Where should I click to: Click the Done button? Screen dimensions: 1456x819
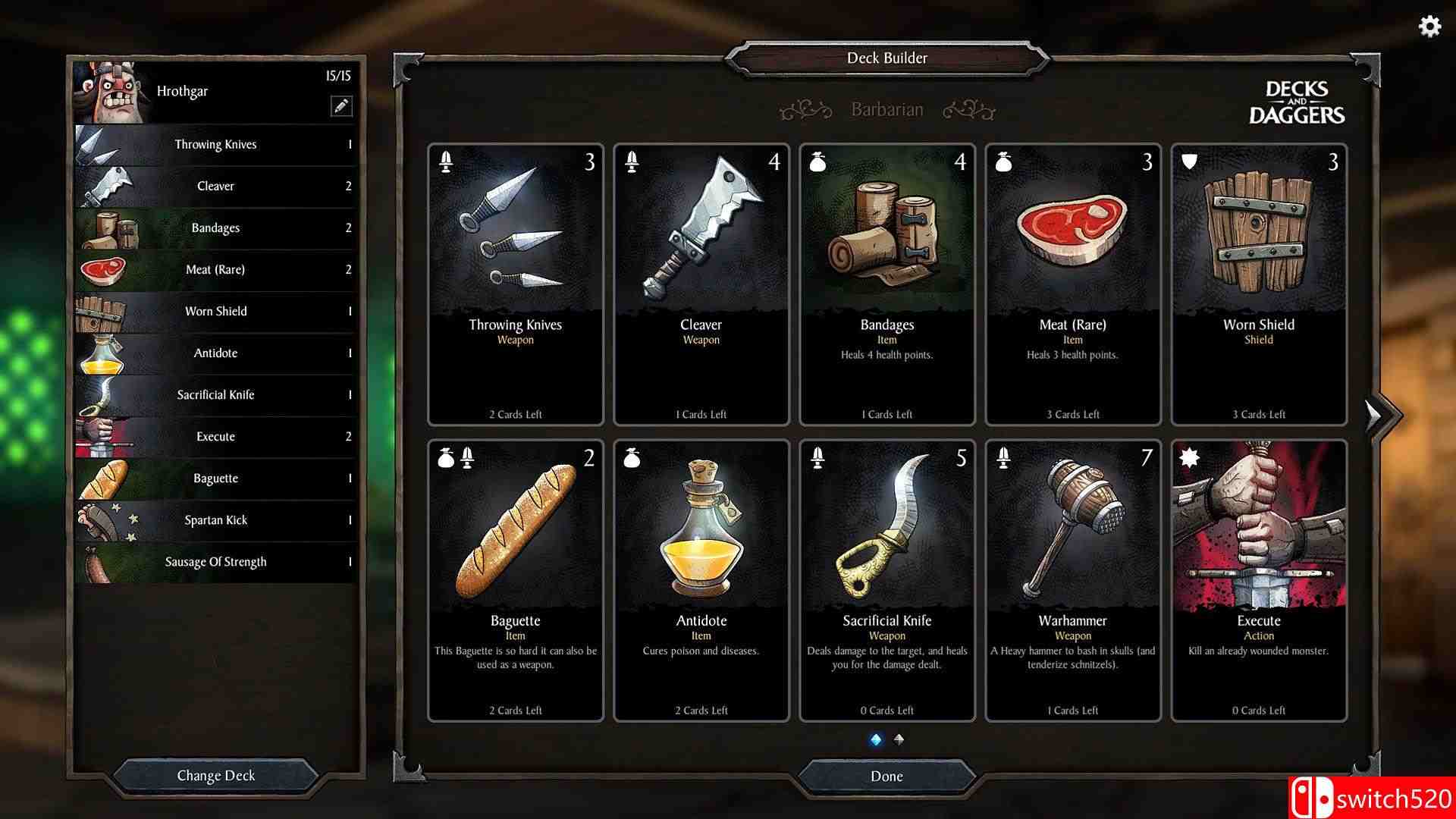886,776
